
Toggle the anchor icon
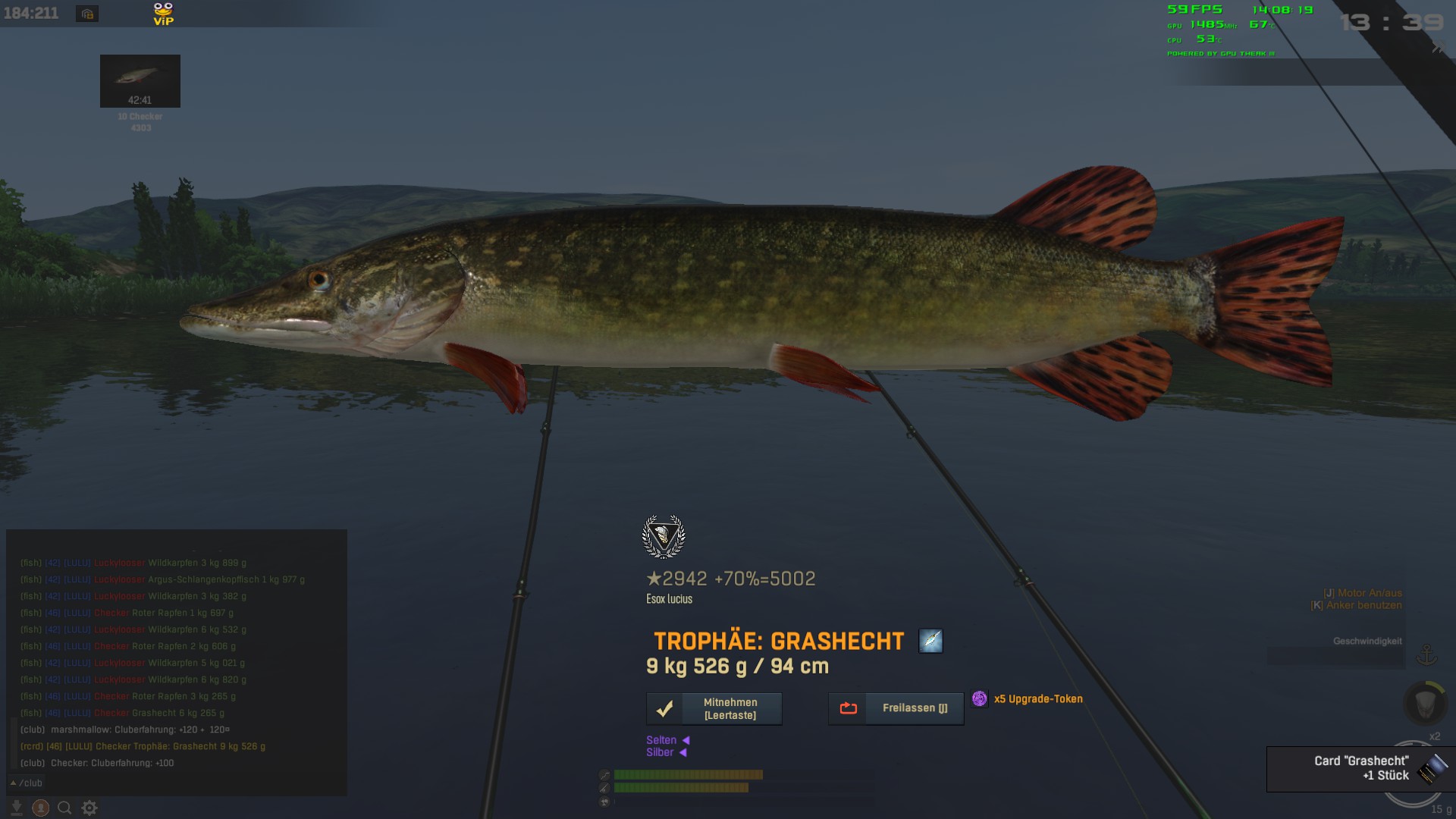point(1427,654)
